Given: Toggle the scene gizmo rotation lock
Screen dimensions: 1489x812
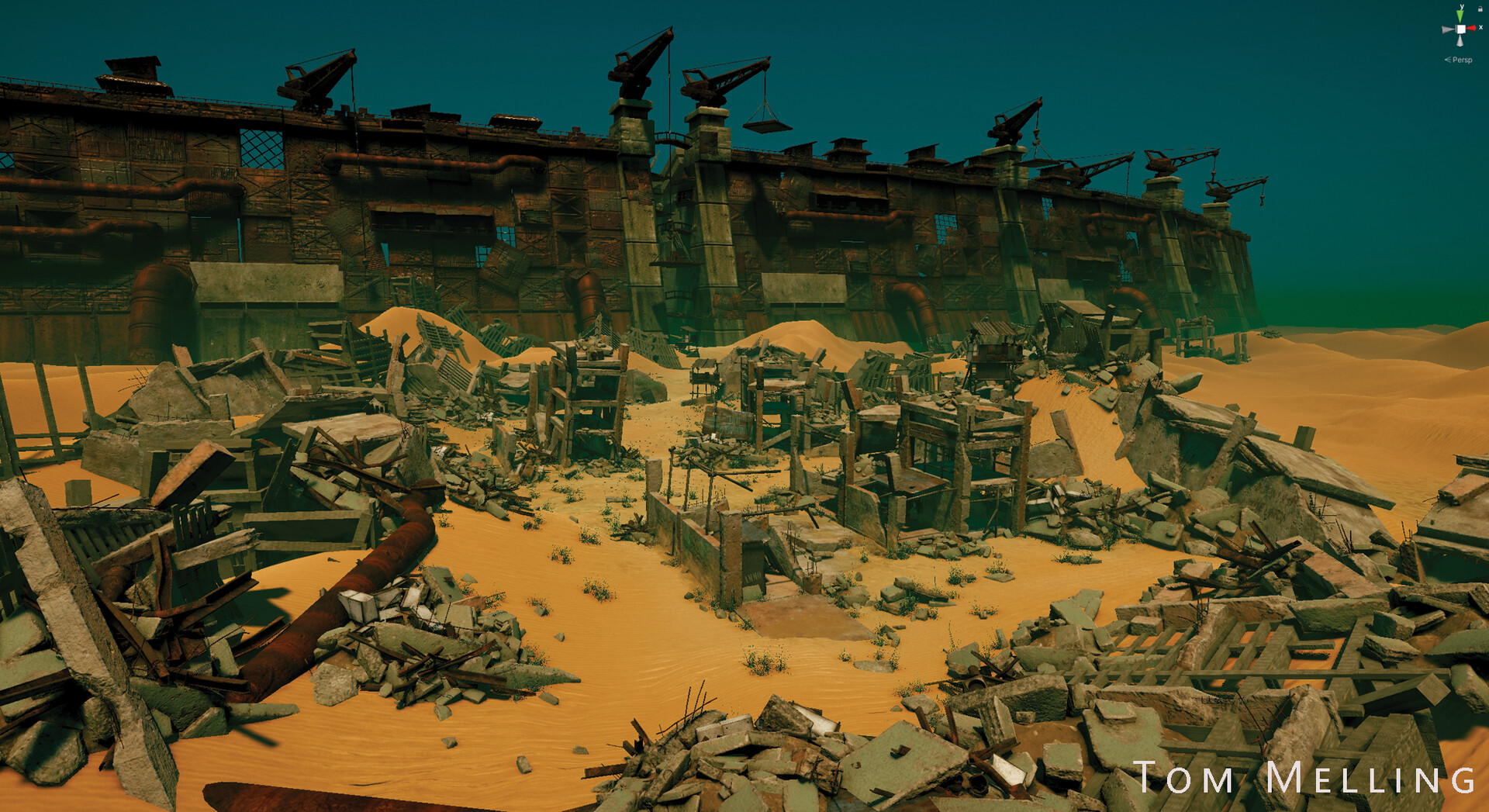Looking at the screenshot, I should [1480, 9].
